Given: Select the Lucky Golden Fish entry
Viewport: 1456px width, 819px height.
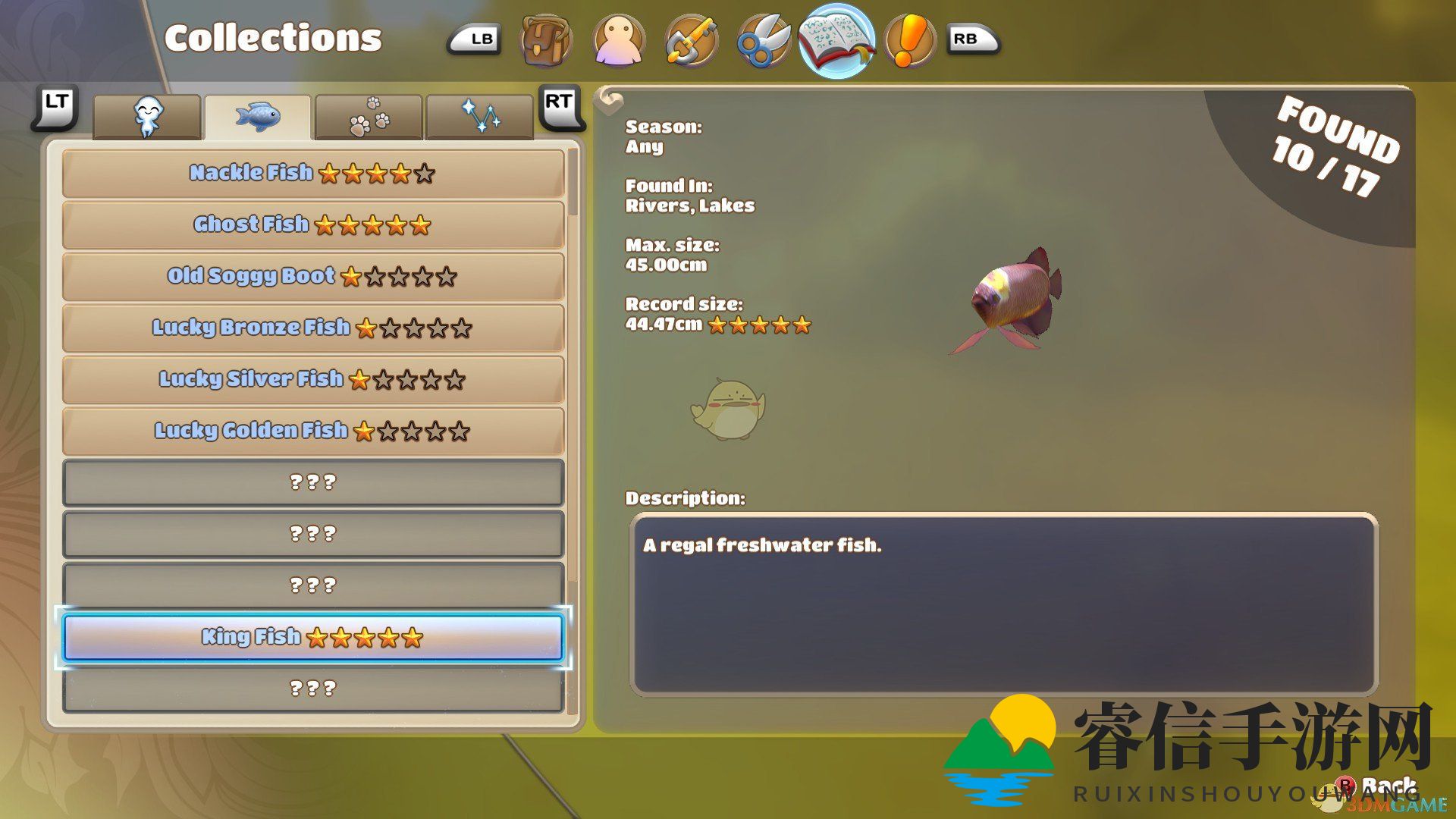Looking at the screenshot, I should [x=312, y=431].
